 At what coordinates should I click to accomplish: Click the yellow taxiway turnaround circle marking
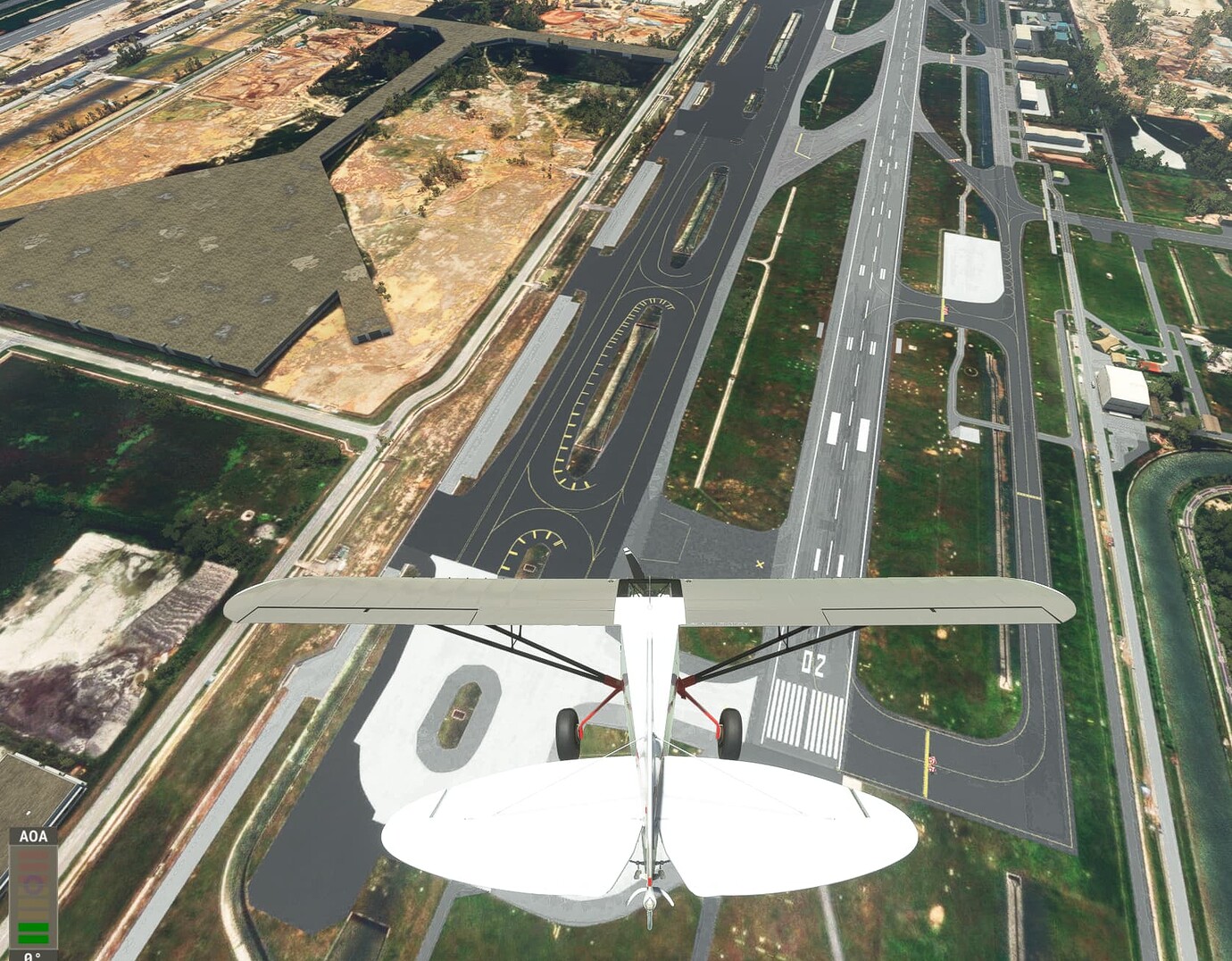pos(536,540)
